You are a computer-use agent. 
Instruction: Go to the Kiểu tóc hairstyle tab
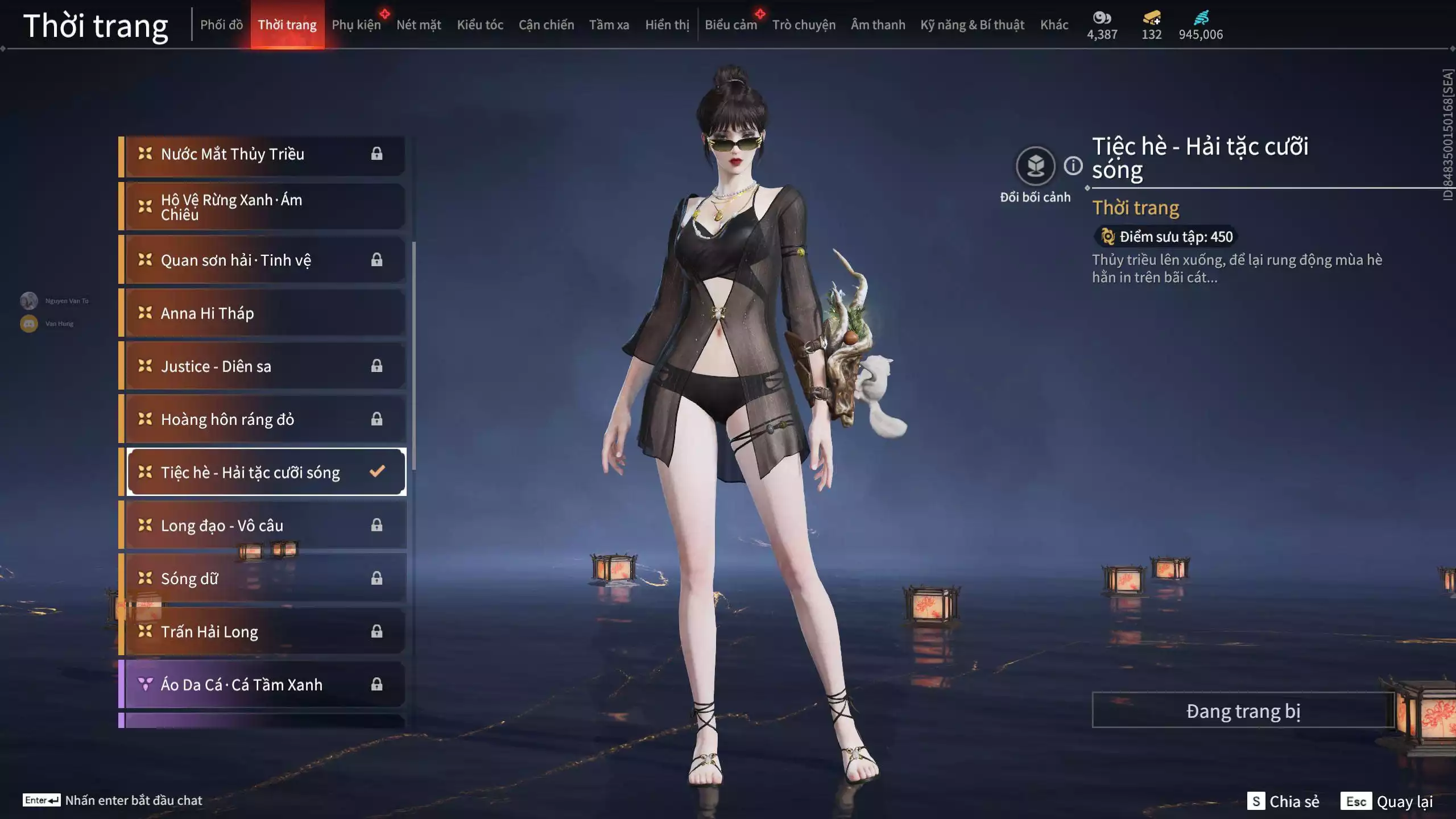(480, 25)
